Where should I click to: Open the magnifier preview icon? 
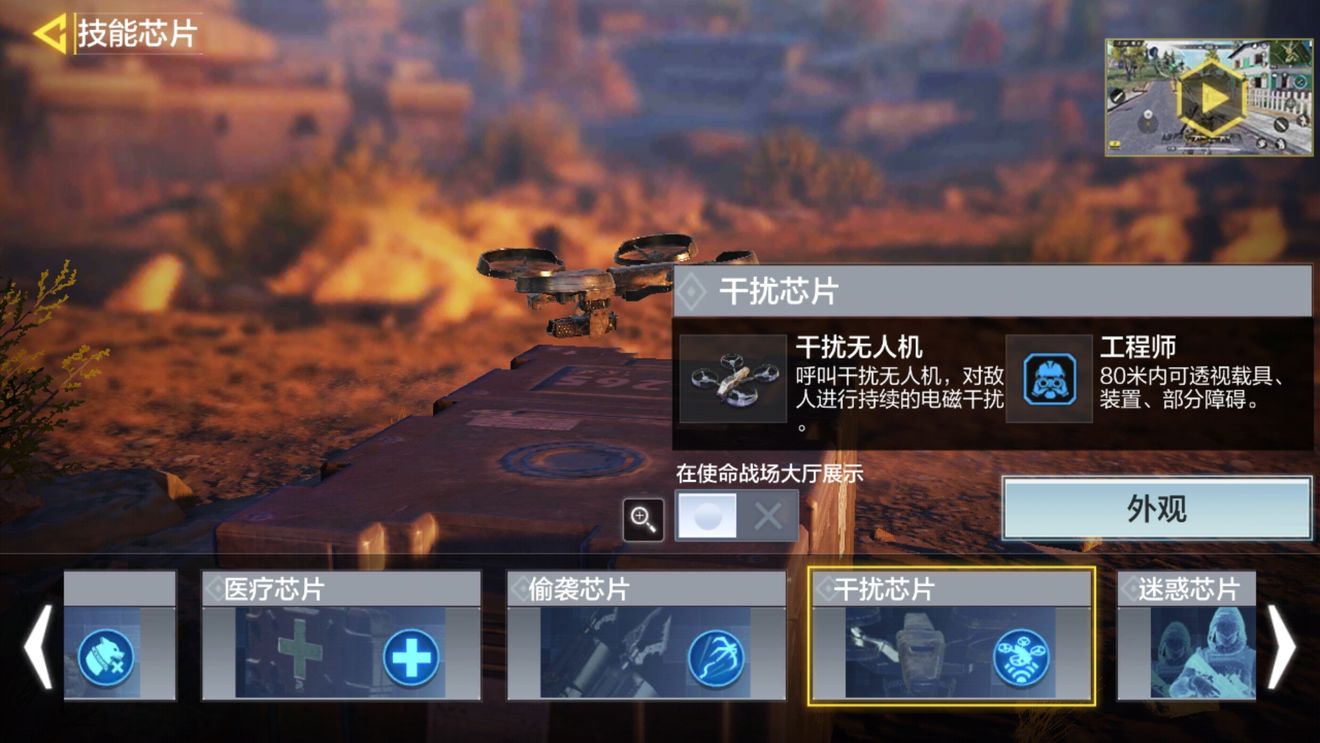click(644, 519)
